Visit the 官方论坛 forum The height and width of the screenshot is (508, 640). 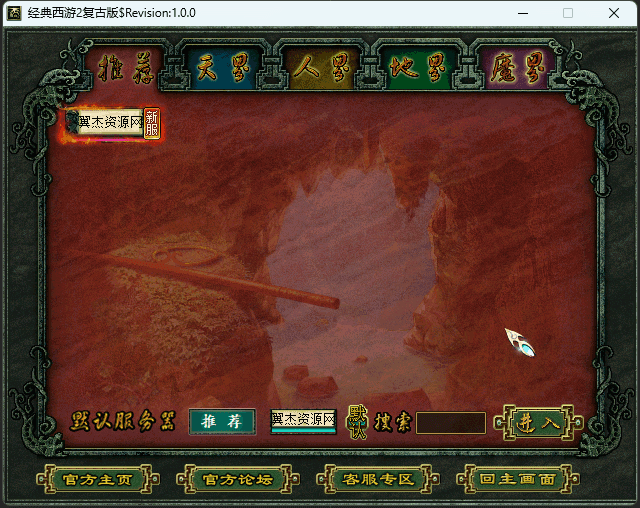(x=237, y=479)
